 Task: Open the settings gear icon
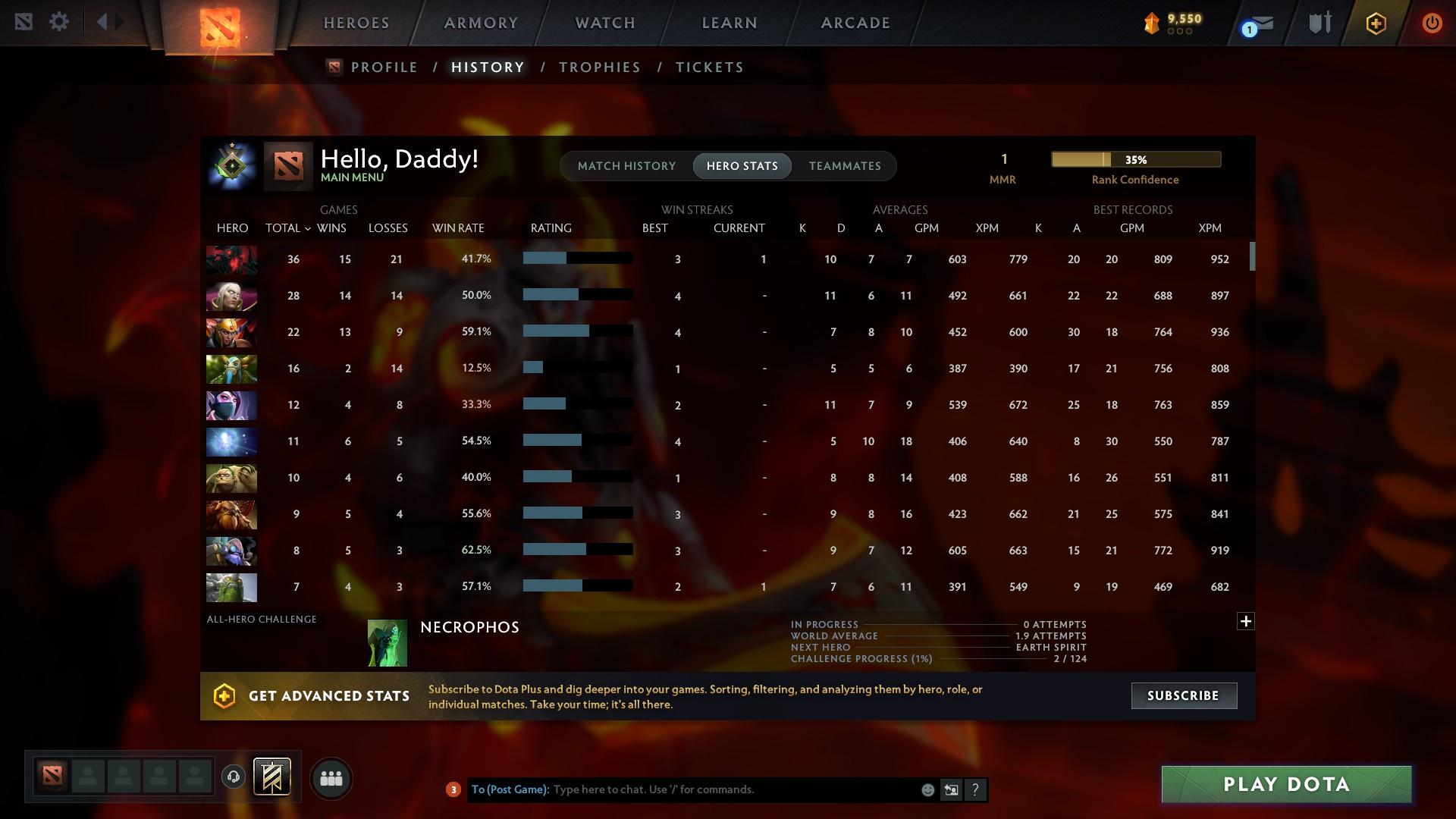[59, 21]
